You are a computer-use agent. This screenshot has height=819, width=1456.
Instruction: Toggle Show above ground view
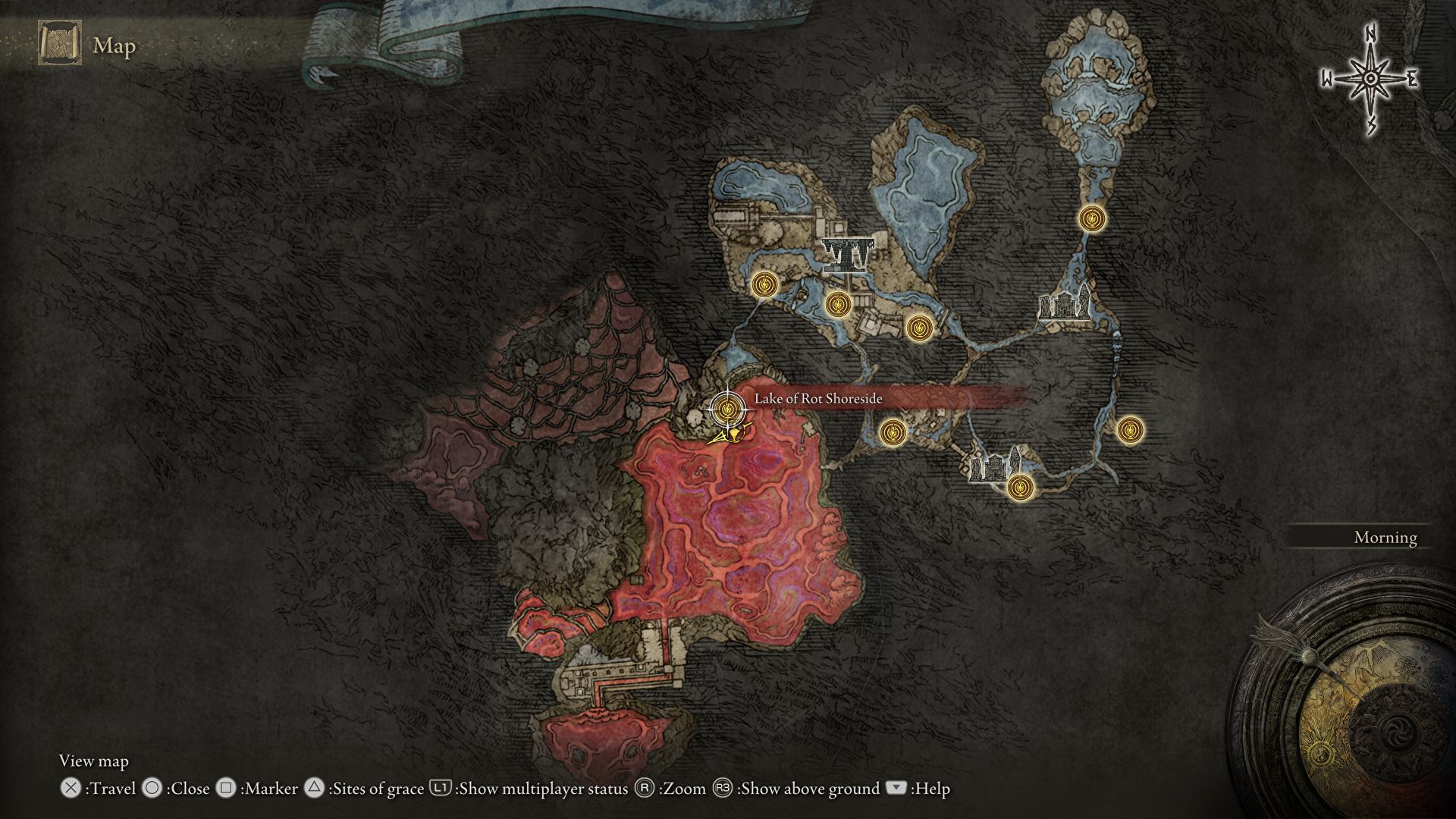pyautogui.click(x=720, y=789)
